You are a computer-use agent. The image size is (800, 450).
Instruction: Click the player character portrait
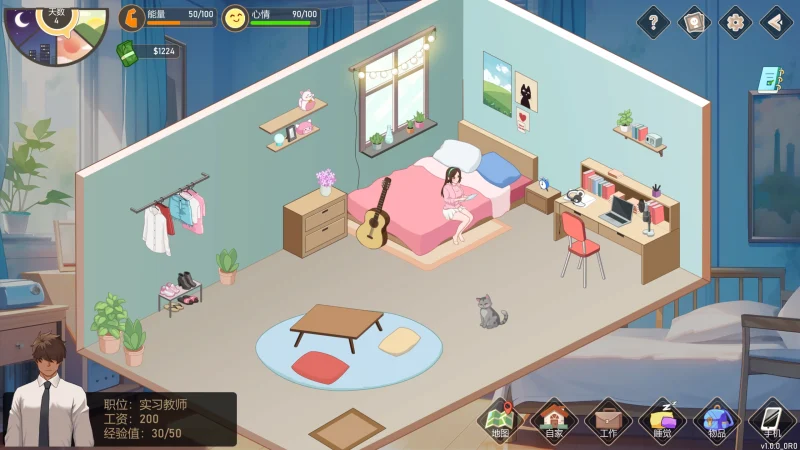[x=47, y=390]
